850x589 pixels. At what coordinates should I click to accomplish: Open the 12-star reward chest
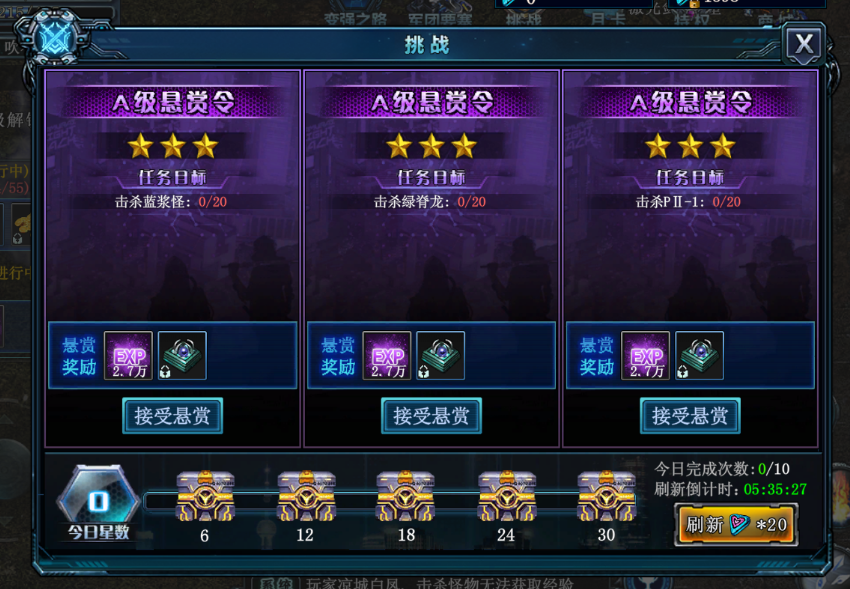pos(305,497)
